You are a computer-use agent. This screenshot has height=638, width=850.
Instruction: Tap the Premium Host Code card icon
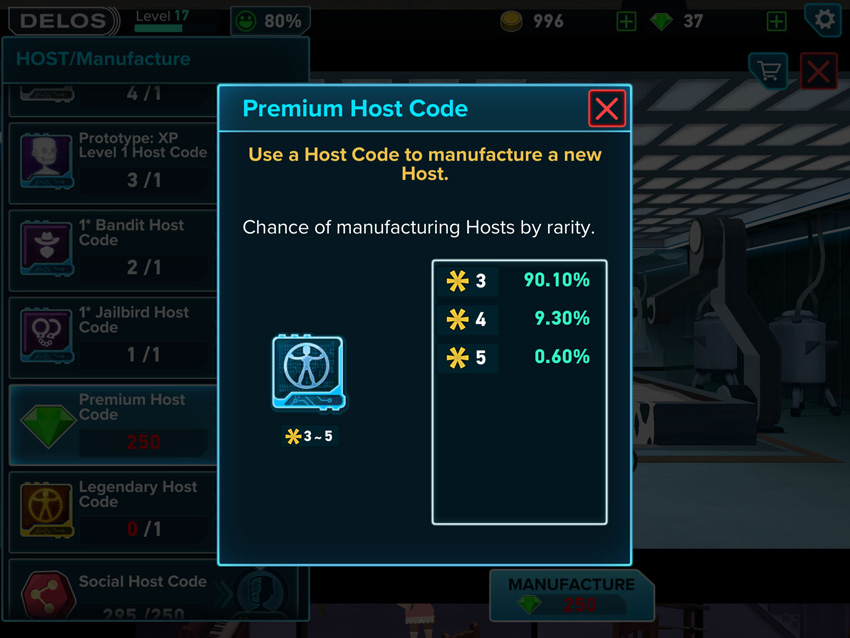[x=307, y=372]
